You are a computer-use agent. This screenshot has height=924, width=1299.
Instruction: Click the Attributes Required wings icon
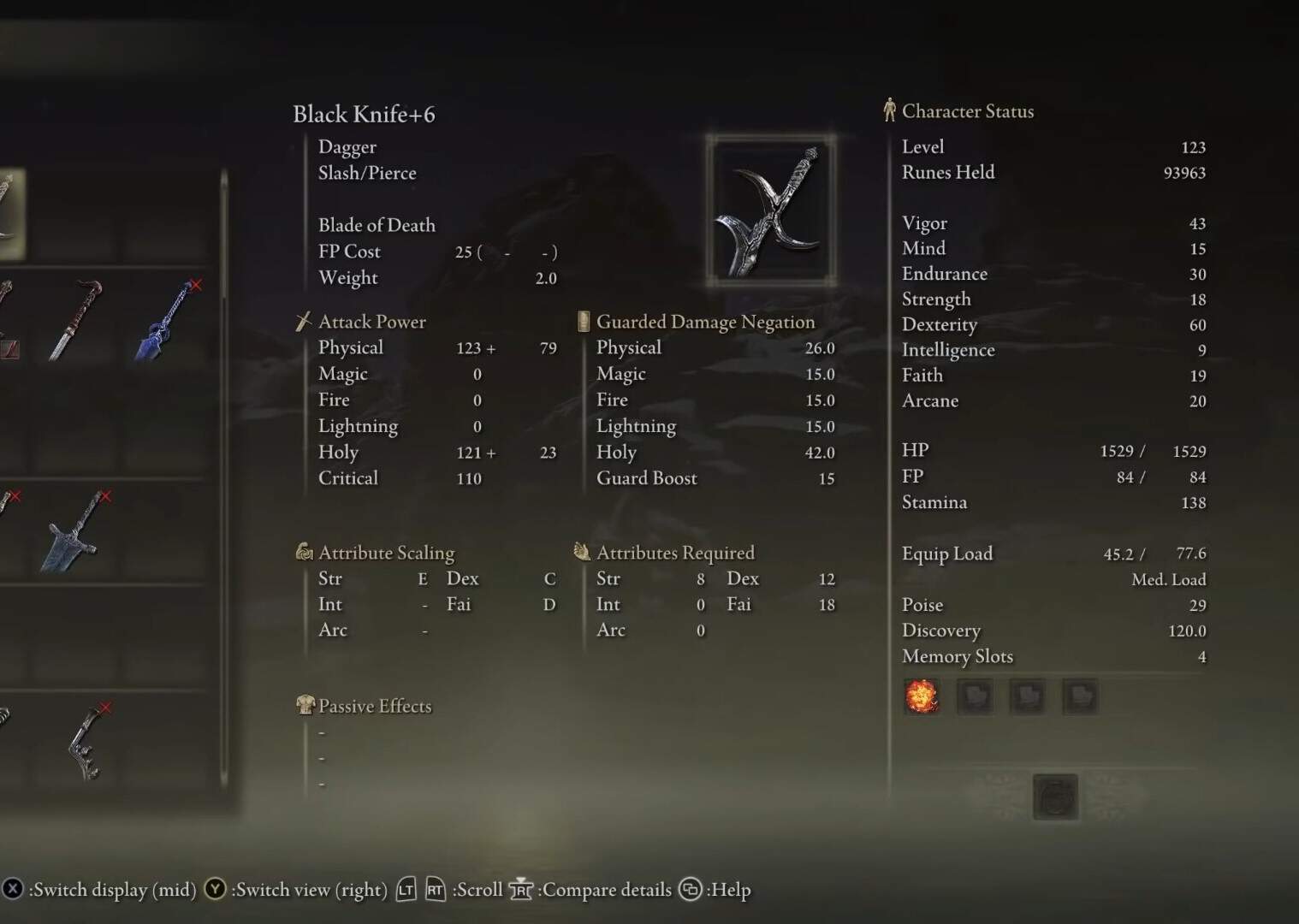pos(583,552)
